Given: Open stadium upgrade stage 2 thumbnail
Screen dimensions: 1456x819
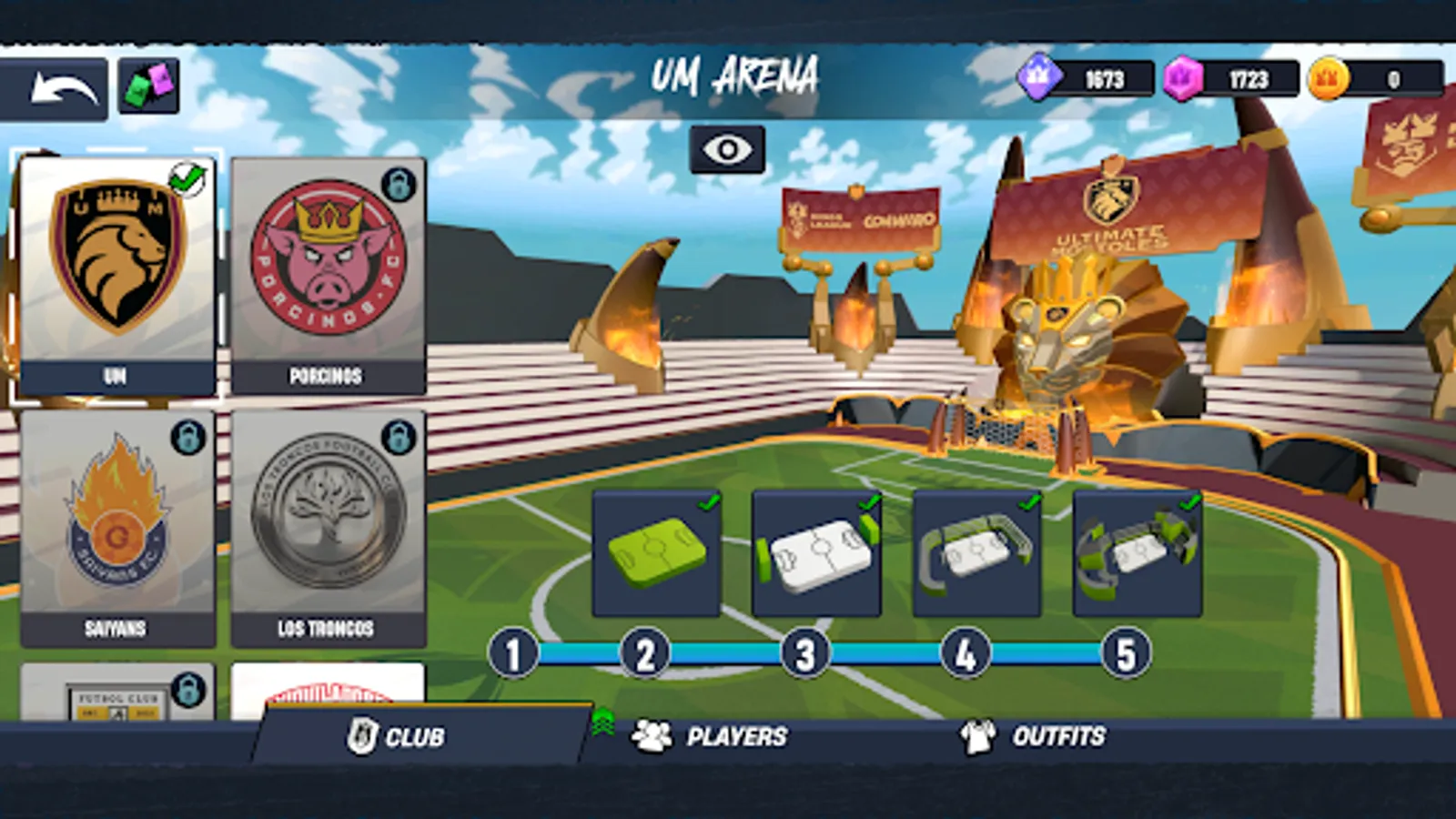Looking at the screenshot, I should (815, 551).
